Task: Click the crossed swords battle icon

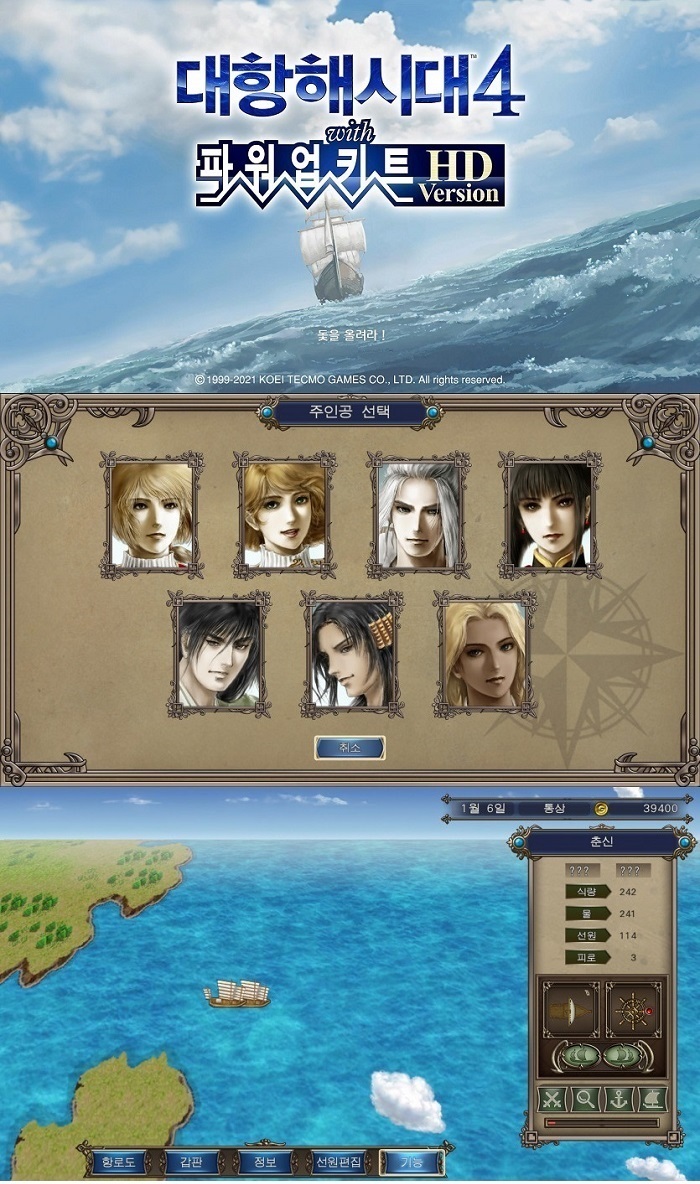Action: (x=553, y=1099)
